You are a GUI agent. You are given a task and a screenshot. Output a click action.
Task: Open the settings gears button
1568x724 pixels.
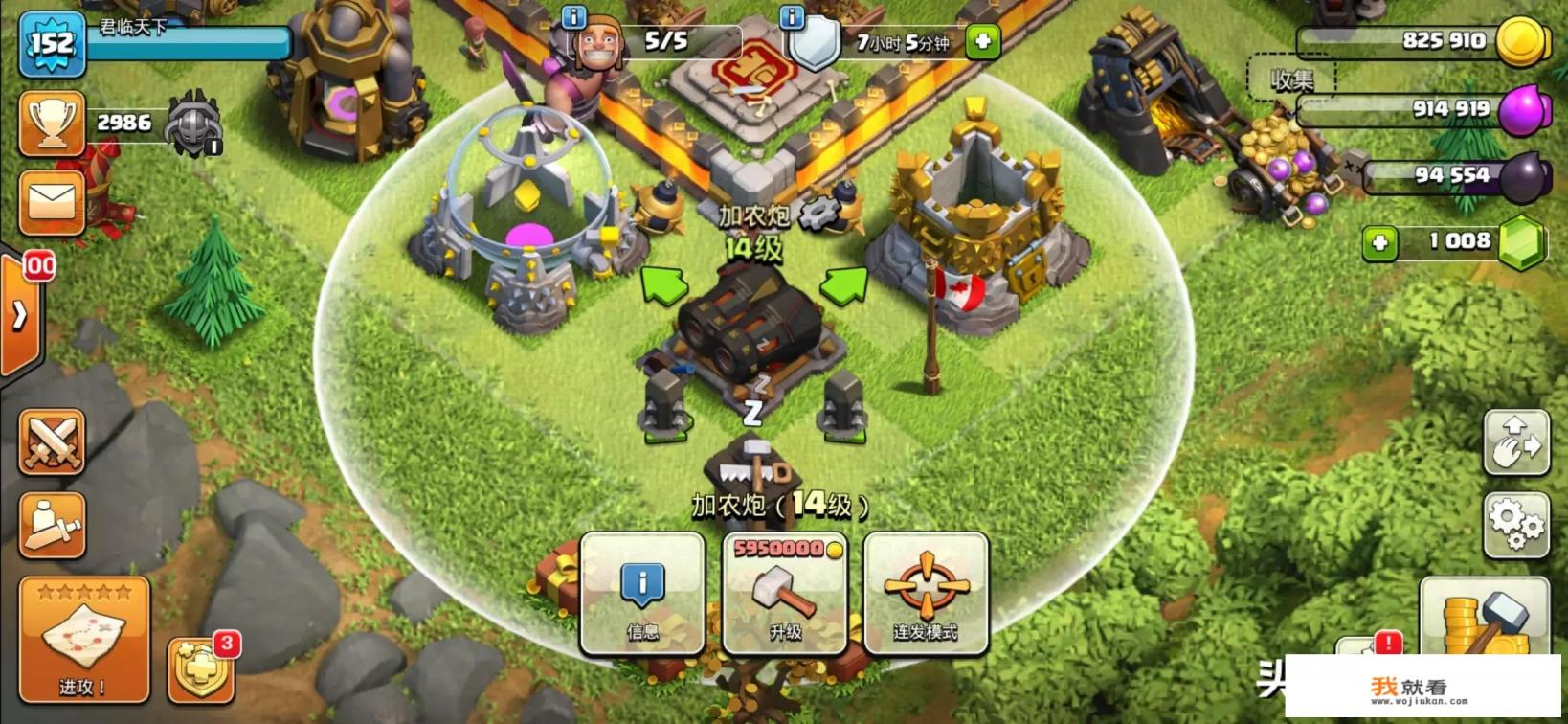tap(1515, 524)
